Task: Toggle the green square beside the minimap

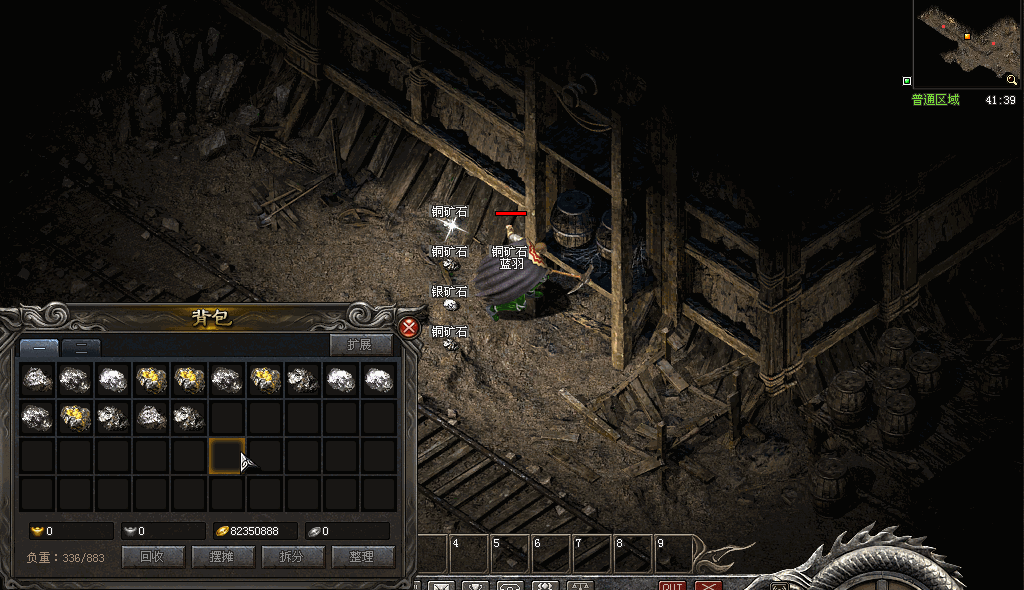Action: tap(907, 81)
